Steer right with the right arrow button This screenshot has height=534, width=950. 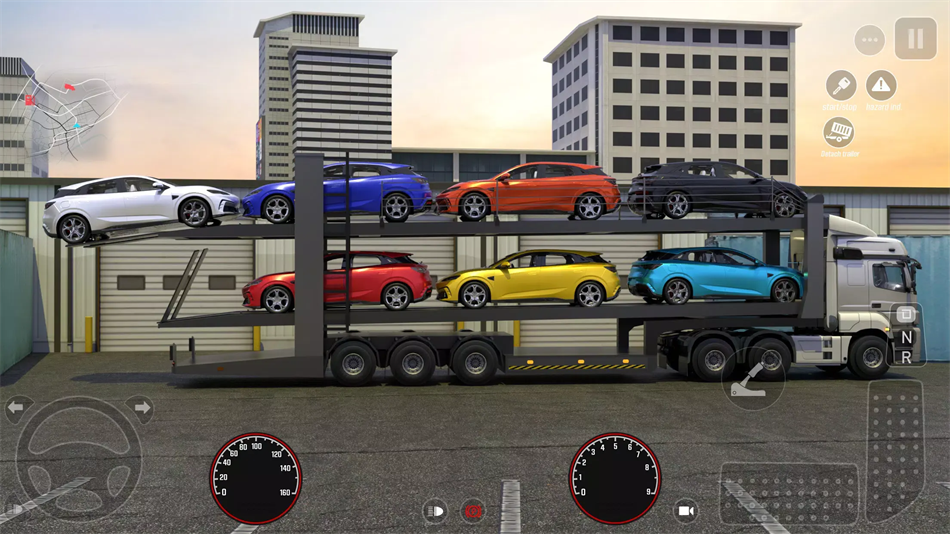coord(139,407)
